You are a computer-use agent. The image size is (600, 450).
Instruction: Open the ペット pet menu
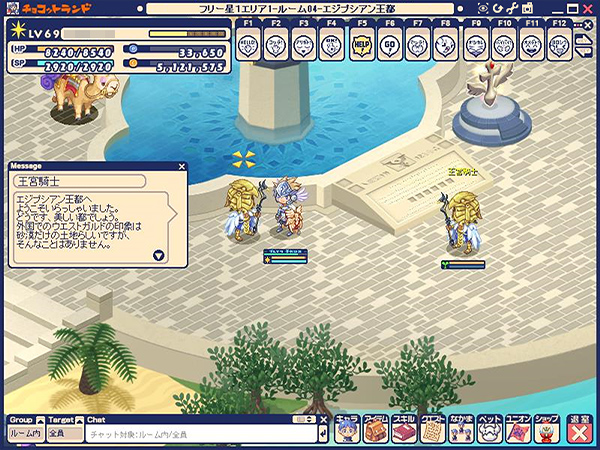coord(490,429)
